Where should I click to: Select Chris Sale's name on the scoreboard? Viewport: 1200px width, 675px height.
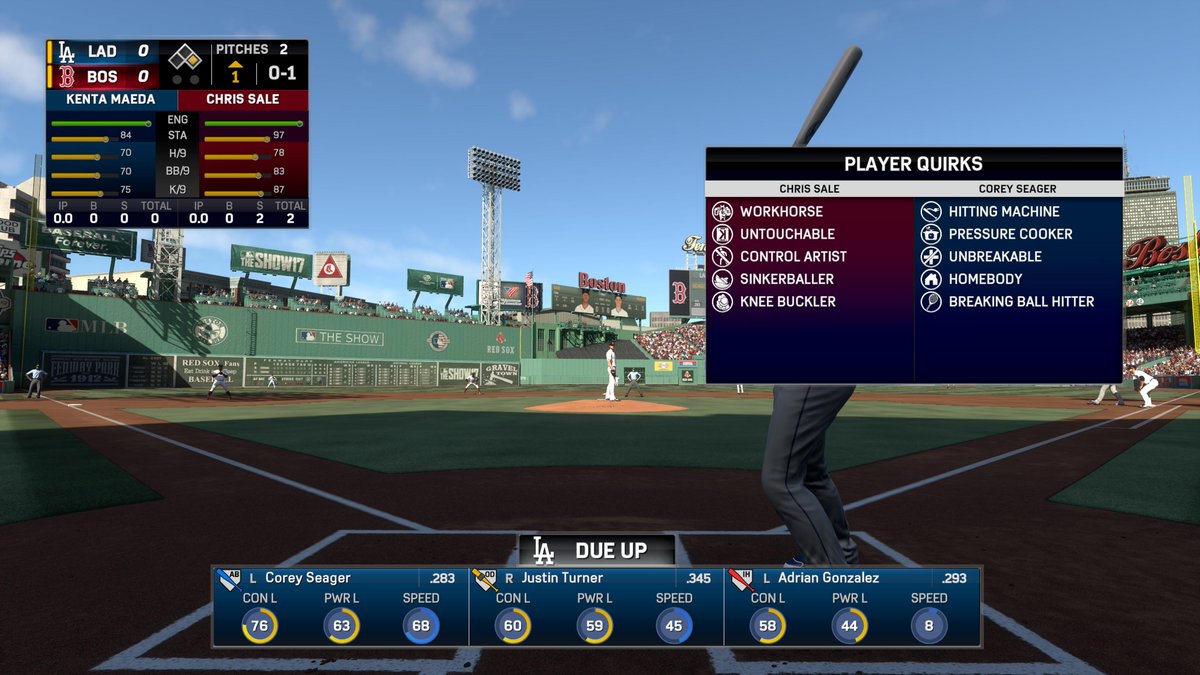coord(243,100)
